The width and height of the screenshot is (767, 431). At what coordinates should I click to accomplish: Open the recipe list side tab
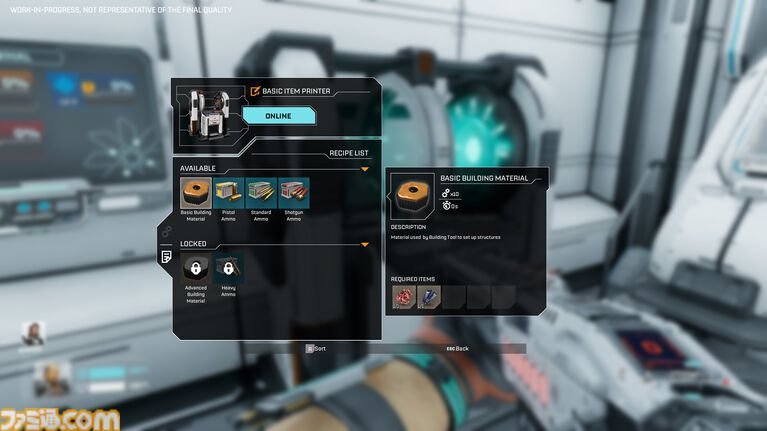point(165,256)
